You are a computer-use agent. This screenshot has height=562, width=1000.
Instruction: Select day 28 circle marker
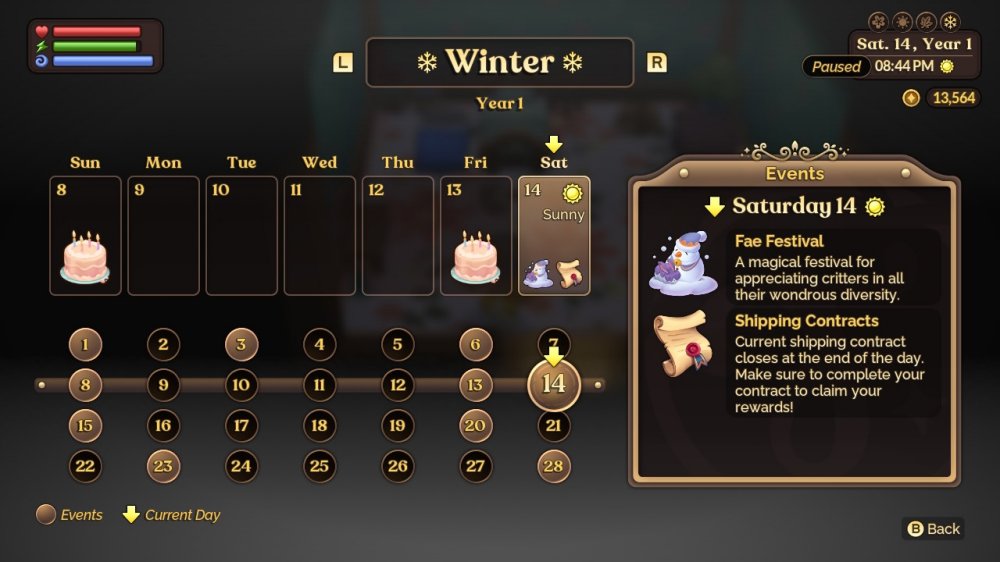pos(554,466)
